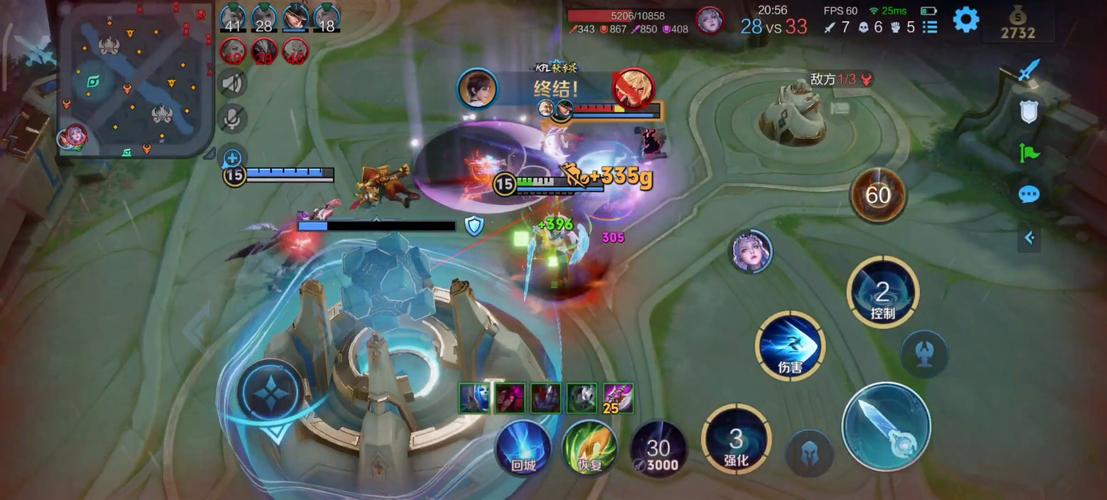Send the green flag gather signal
The height and width of the screenshot is (500, 1107).
[1029, 153]
